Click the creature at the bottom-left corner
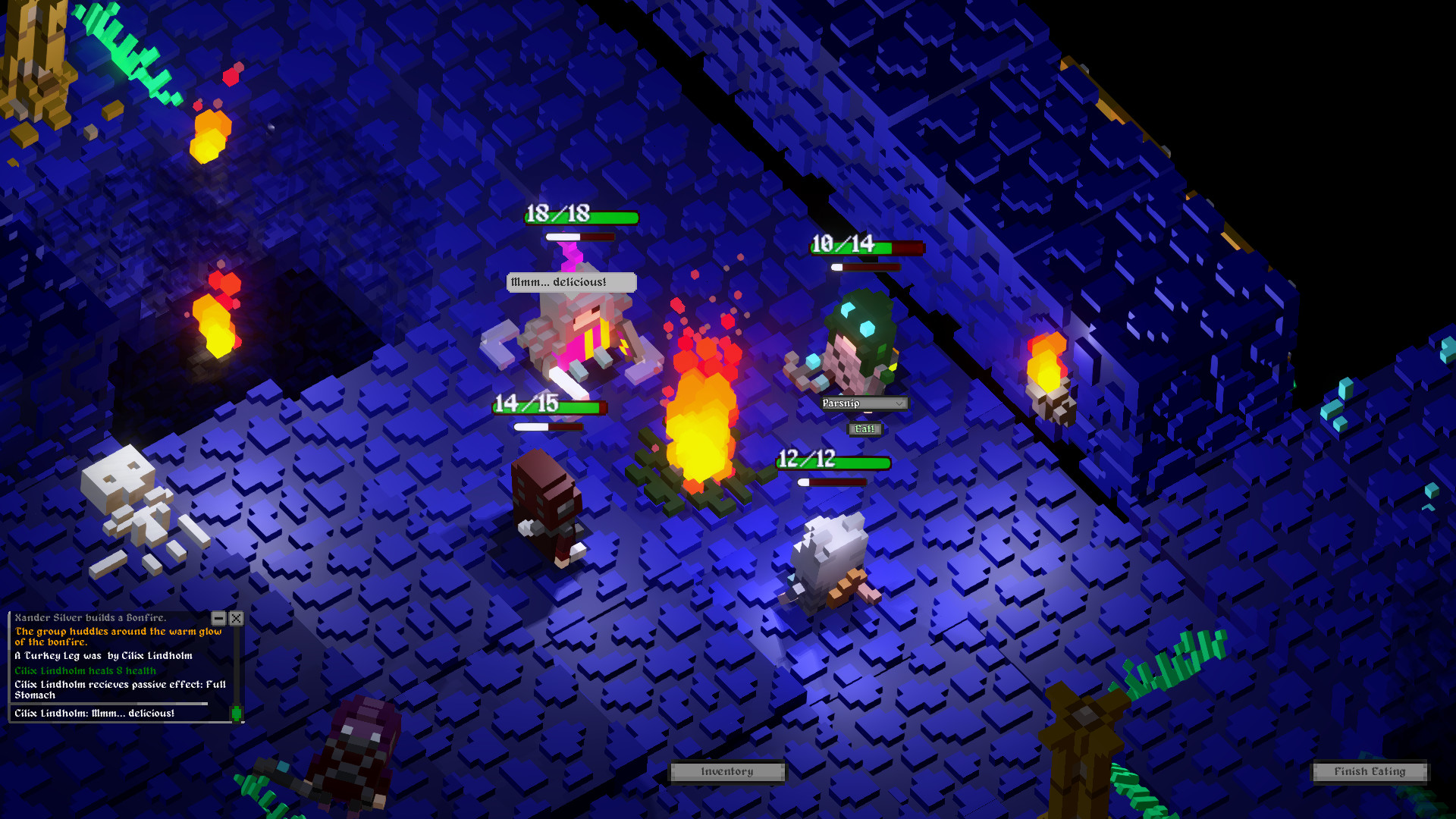The image size is (1456, 819). pos(356,751)
